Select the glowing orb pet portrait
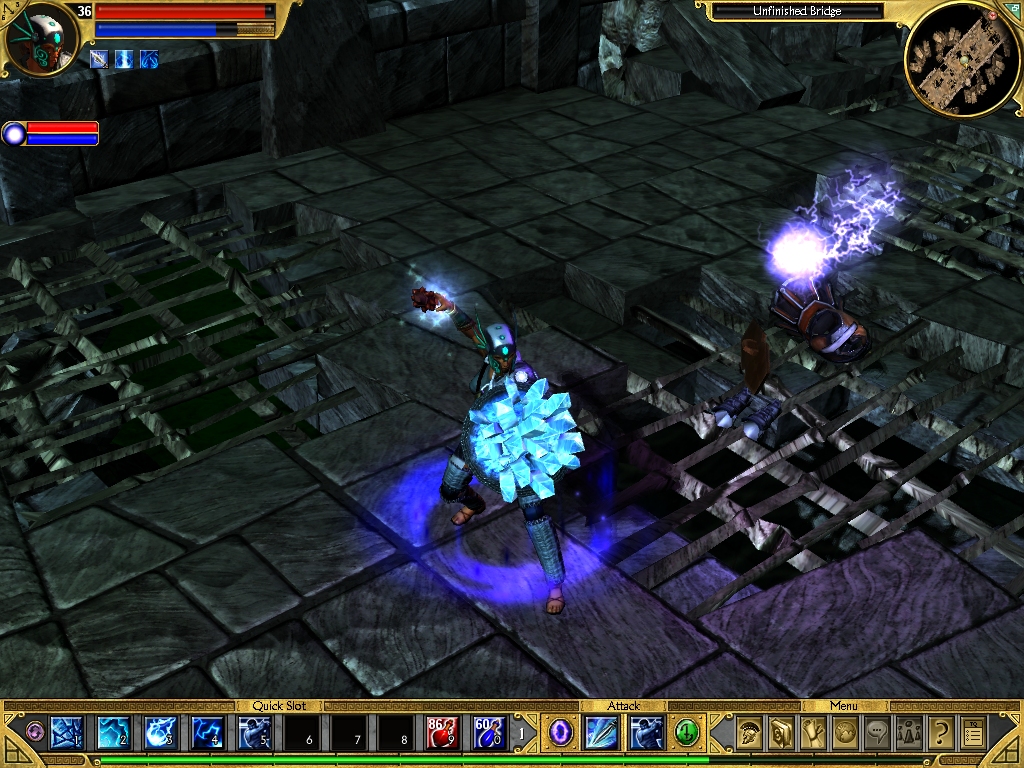The height and width of the screenshot is (768, 1024). pos(14,133)
